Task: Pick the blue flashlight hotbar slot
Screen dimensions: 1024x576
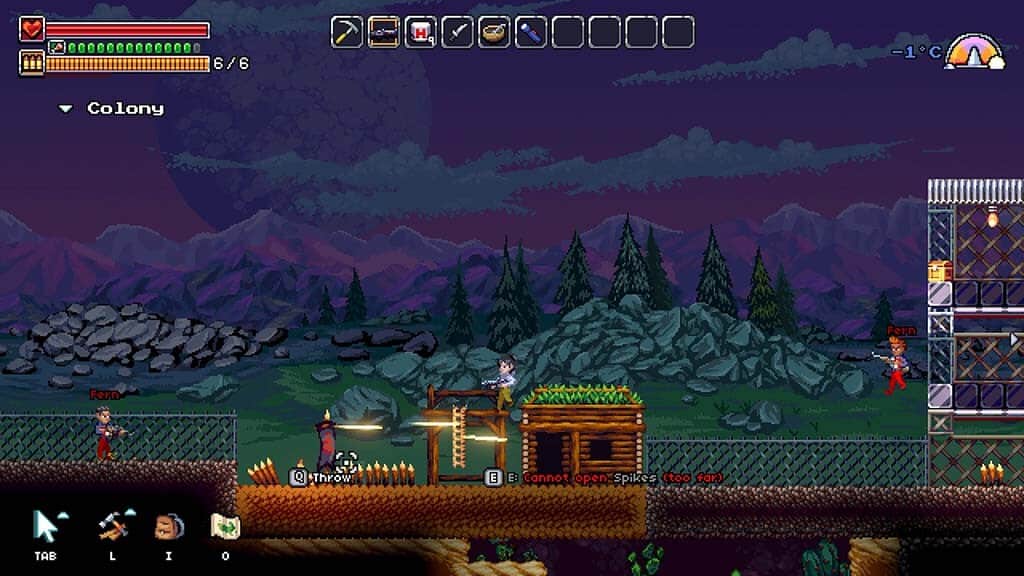Action: tap(531, 32)
